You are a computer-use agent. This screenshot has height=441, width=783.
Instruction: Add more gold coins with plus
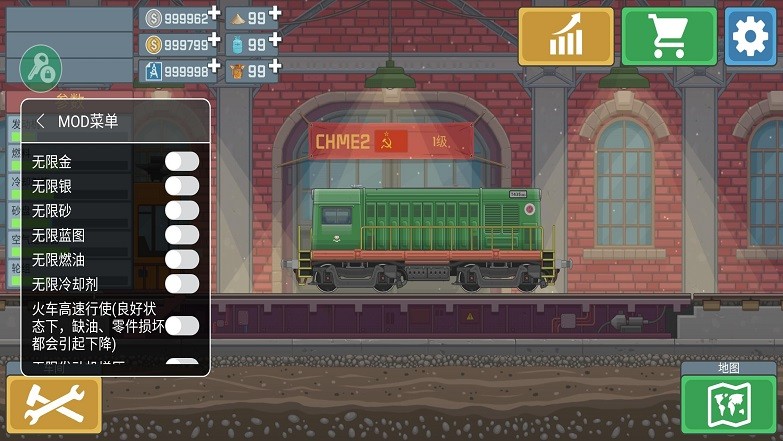(215, 40)
